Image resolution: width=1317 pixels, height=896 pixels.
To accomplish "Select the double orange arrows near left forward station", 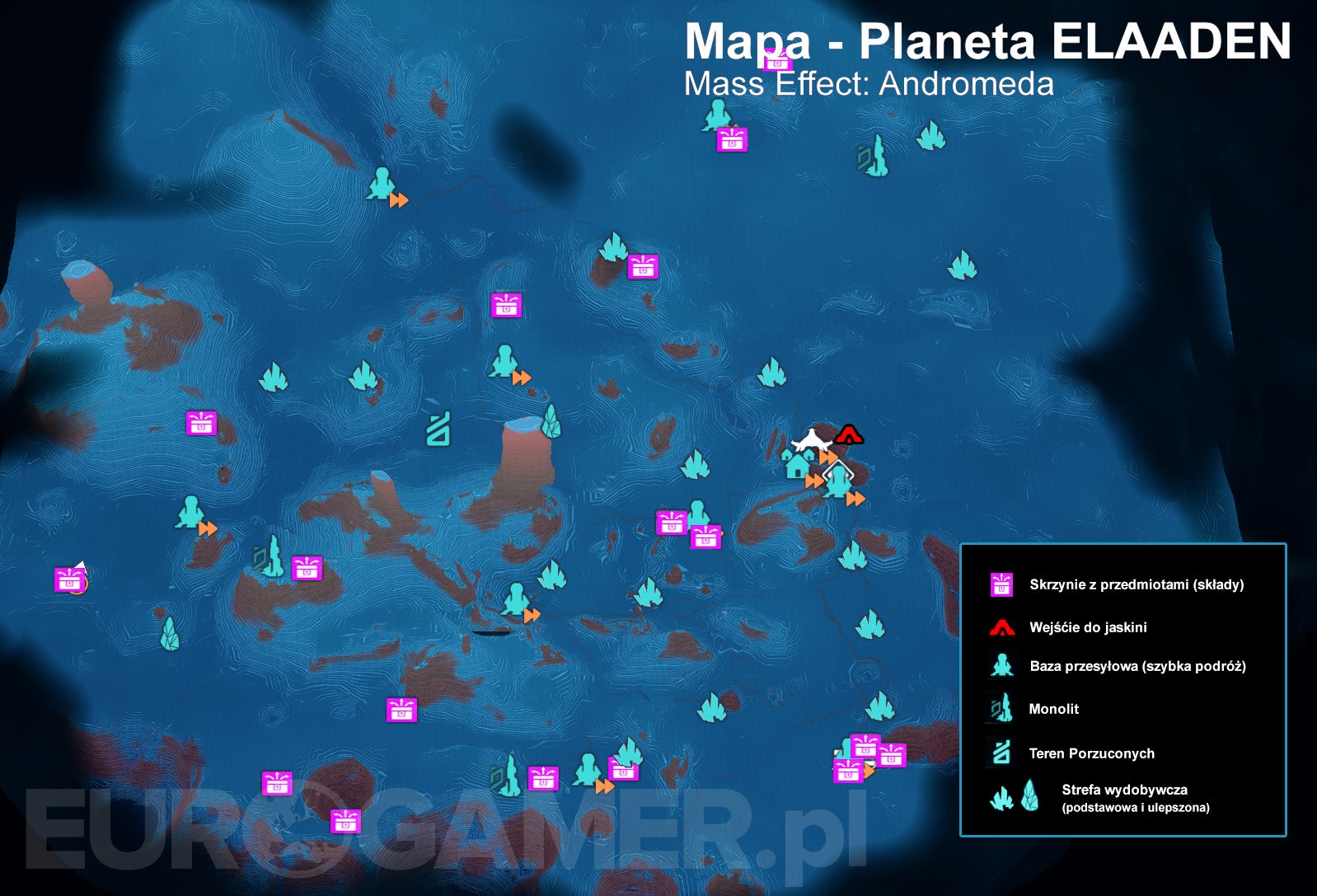I will click(x=208, y=527).
